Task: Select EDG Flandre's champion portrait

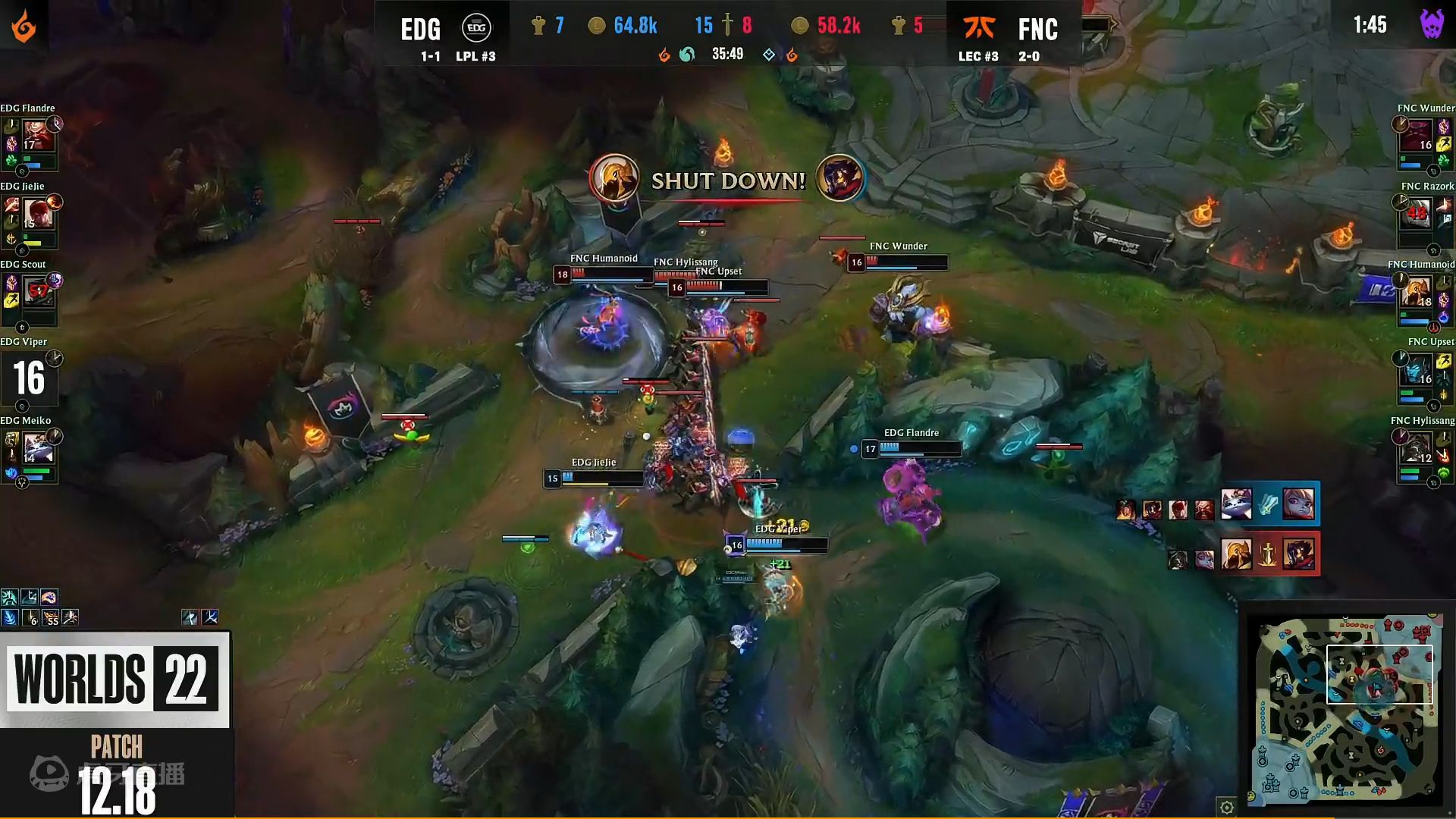Action: pos(36,136)
